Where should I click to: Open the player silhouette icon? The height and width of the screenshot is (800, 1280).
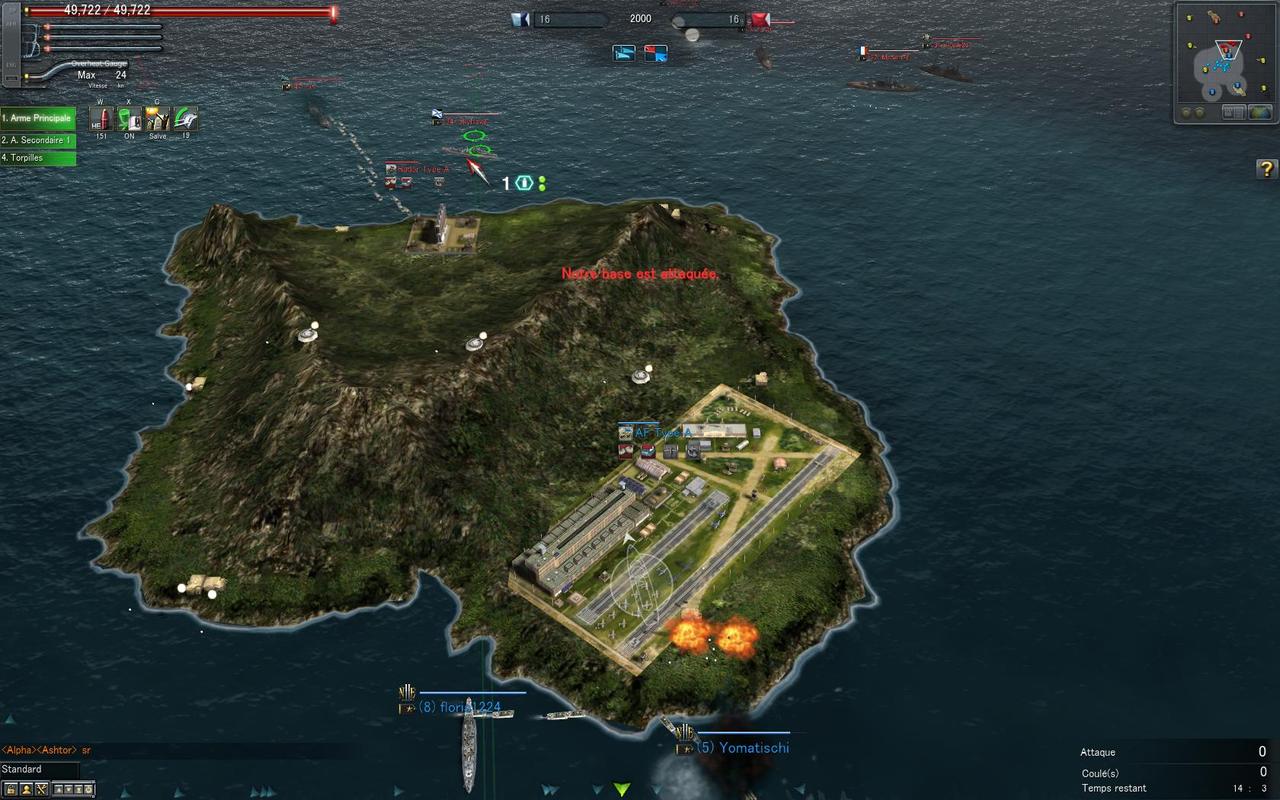tap(26, 789)
